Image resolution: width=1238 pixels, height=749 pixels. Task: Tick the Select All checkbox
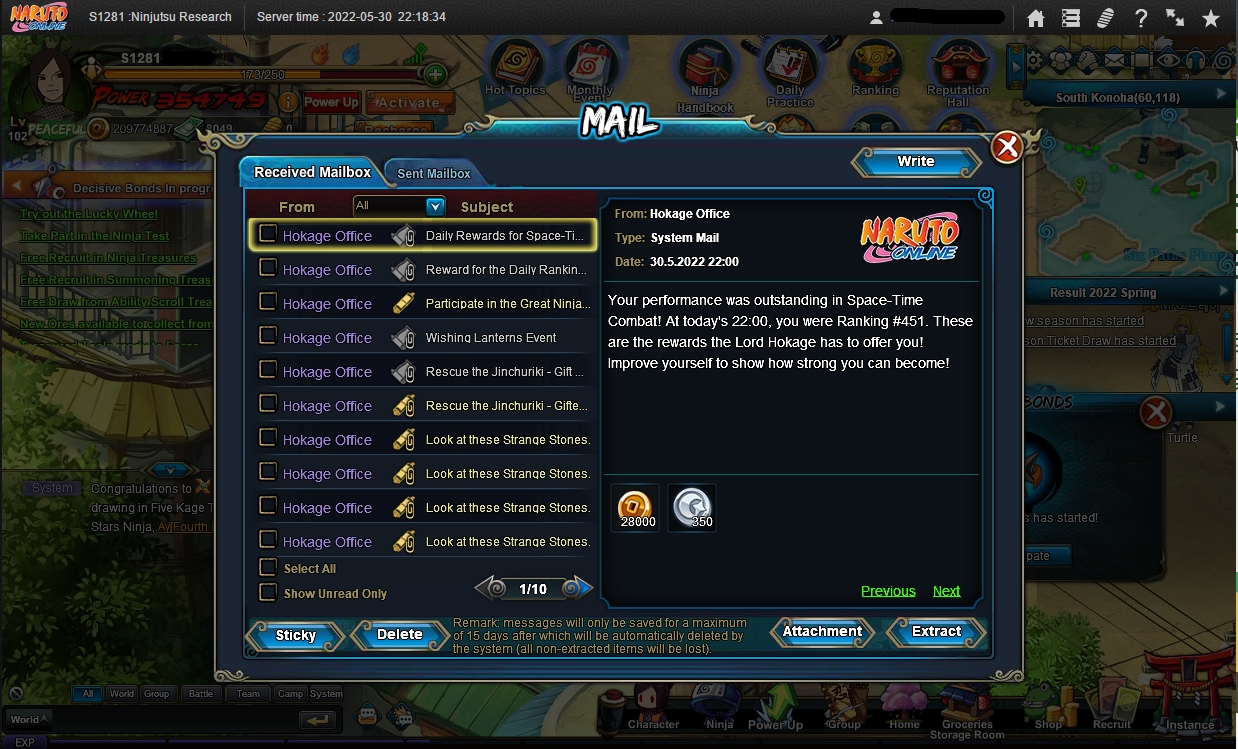[x=268, y=568]
